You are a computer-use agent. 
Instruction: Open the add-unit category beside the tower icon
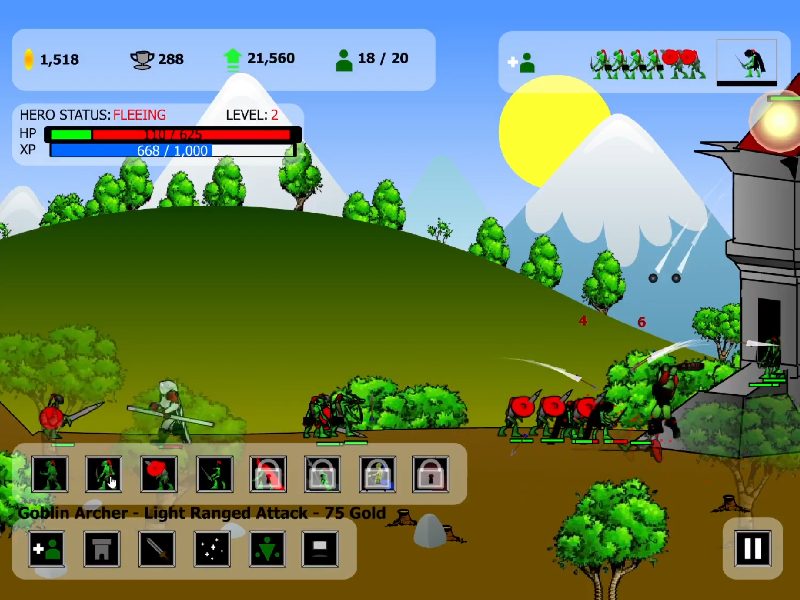47,548
